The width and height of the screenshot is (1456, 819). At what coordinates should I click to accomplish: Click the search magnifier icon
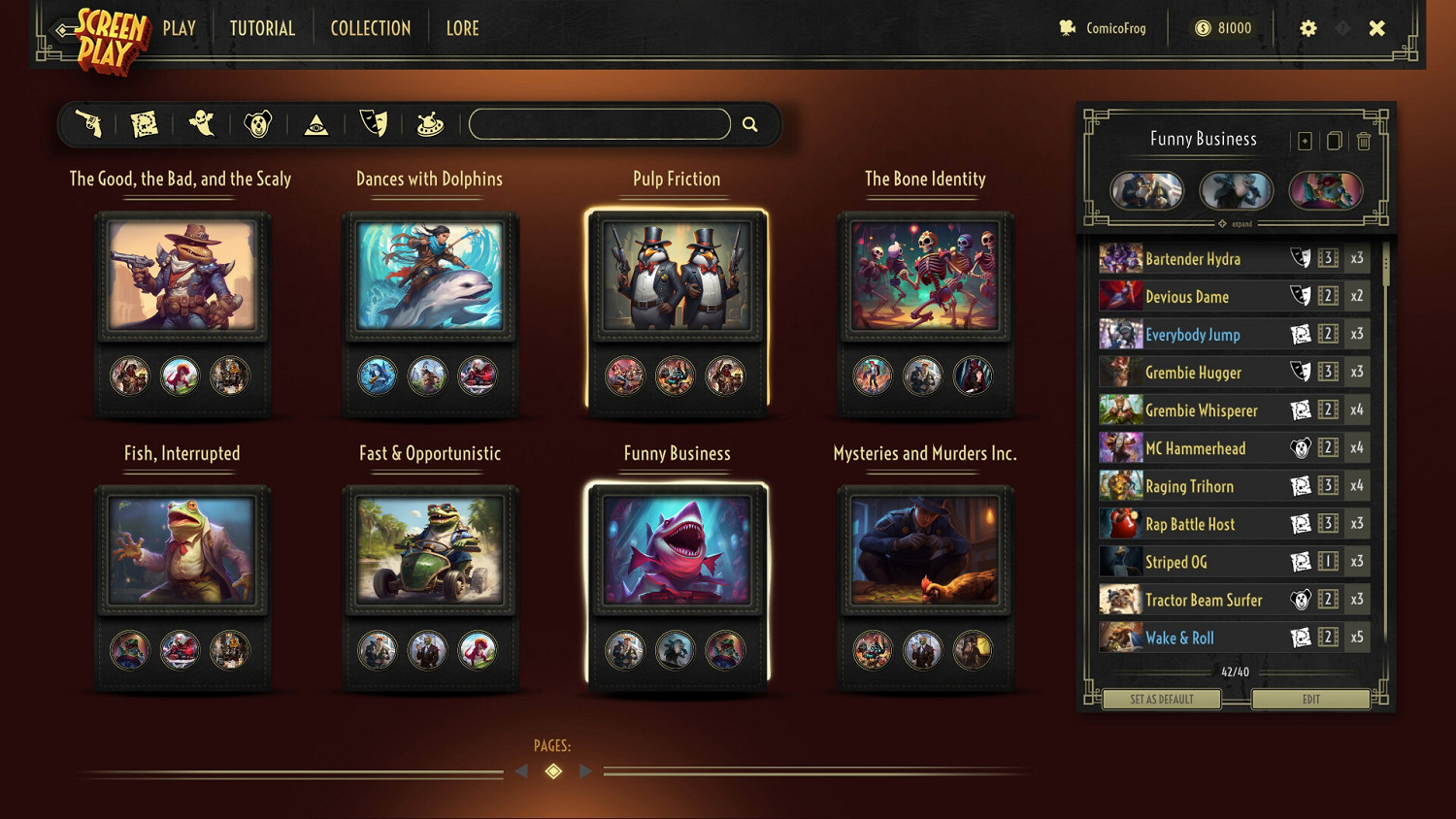point(749,123)
